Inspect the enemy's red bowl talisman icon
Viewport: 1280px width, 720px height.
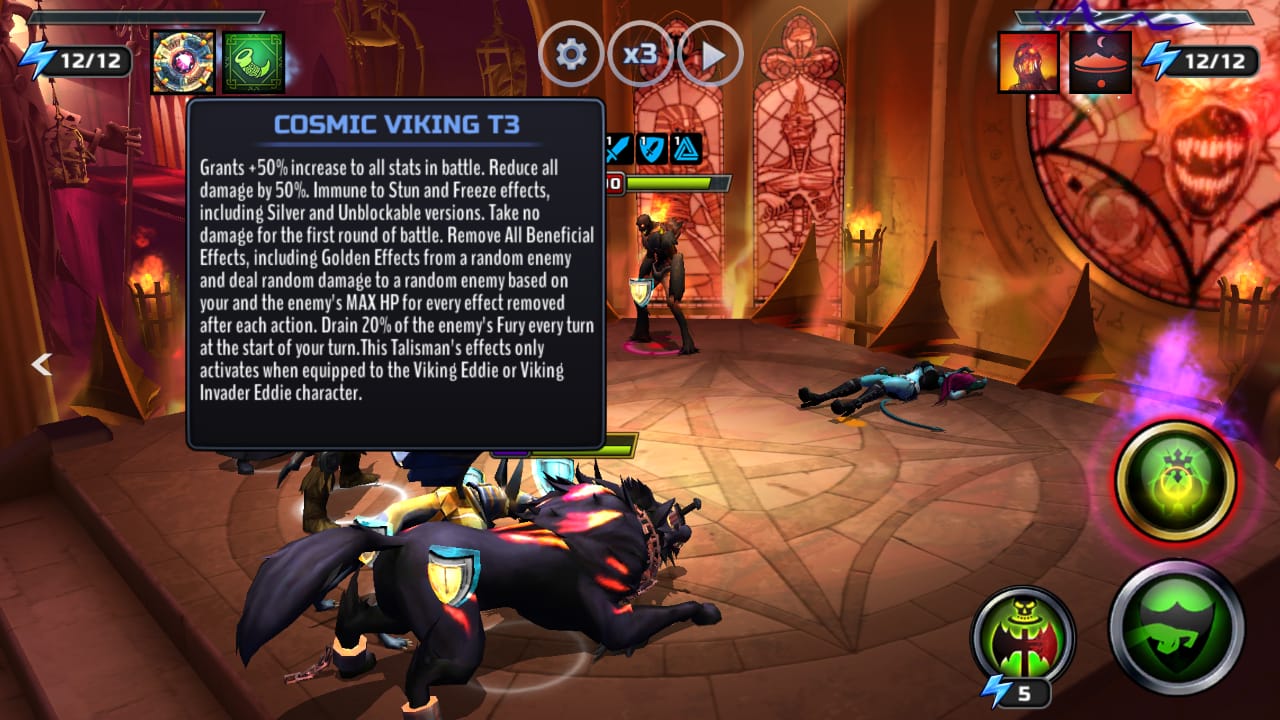pos(1100,62)
